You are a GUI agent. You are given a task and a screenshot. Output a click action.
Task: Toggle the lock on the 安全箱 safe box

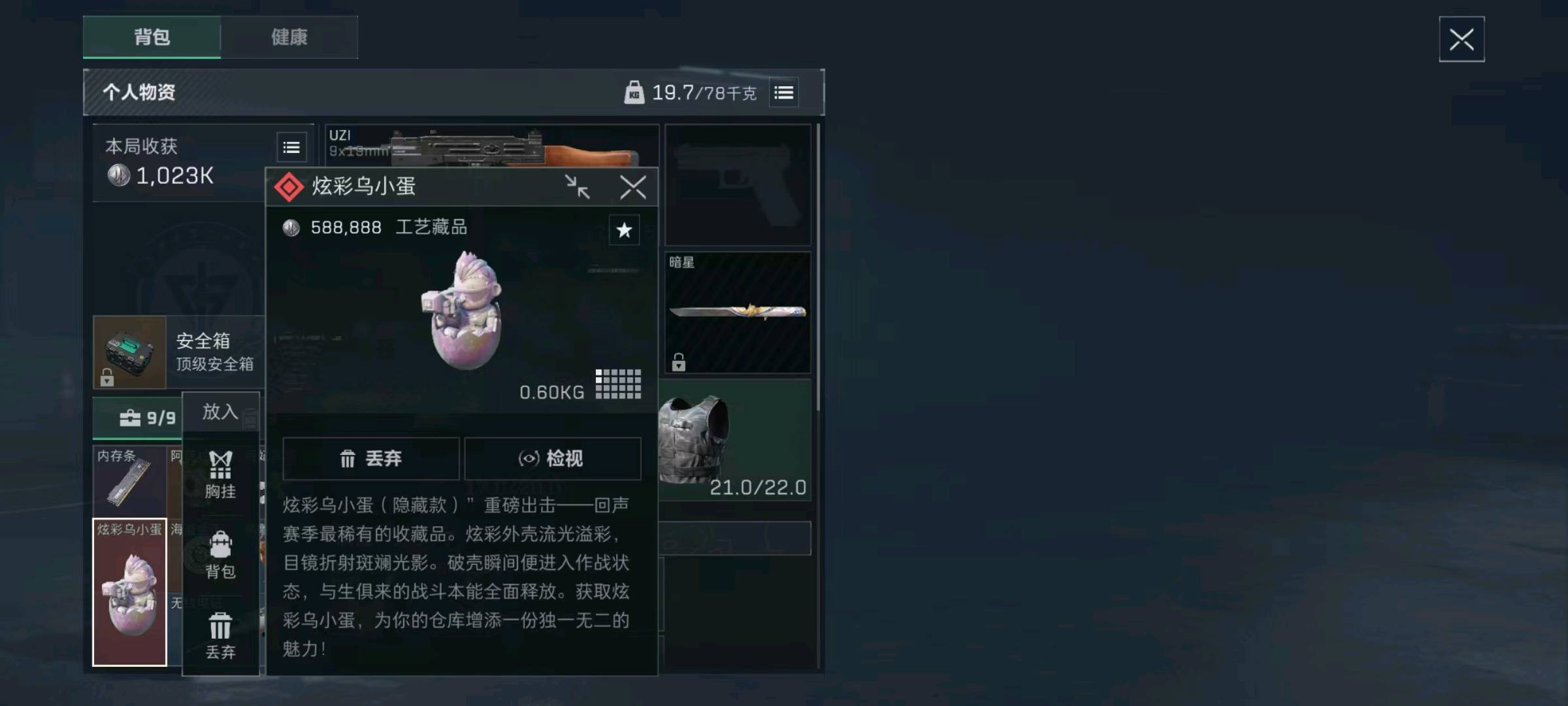click(x=107, y=378)
